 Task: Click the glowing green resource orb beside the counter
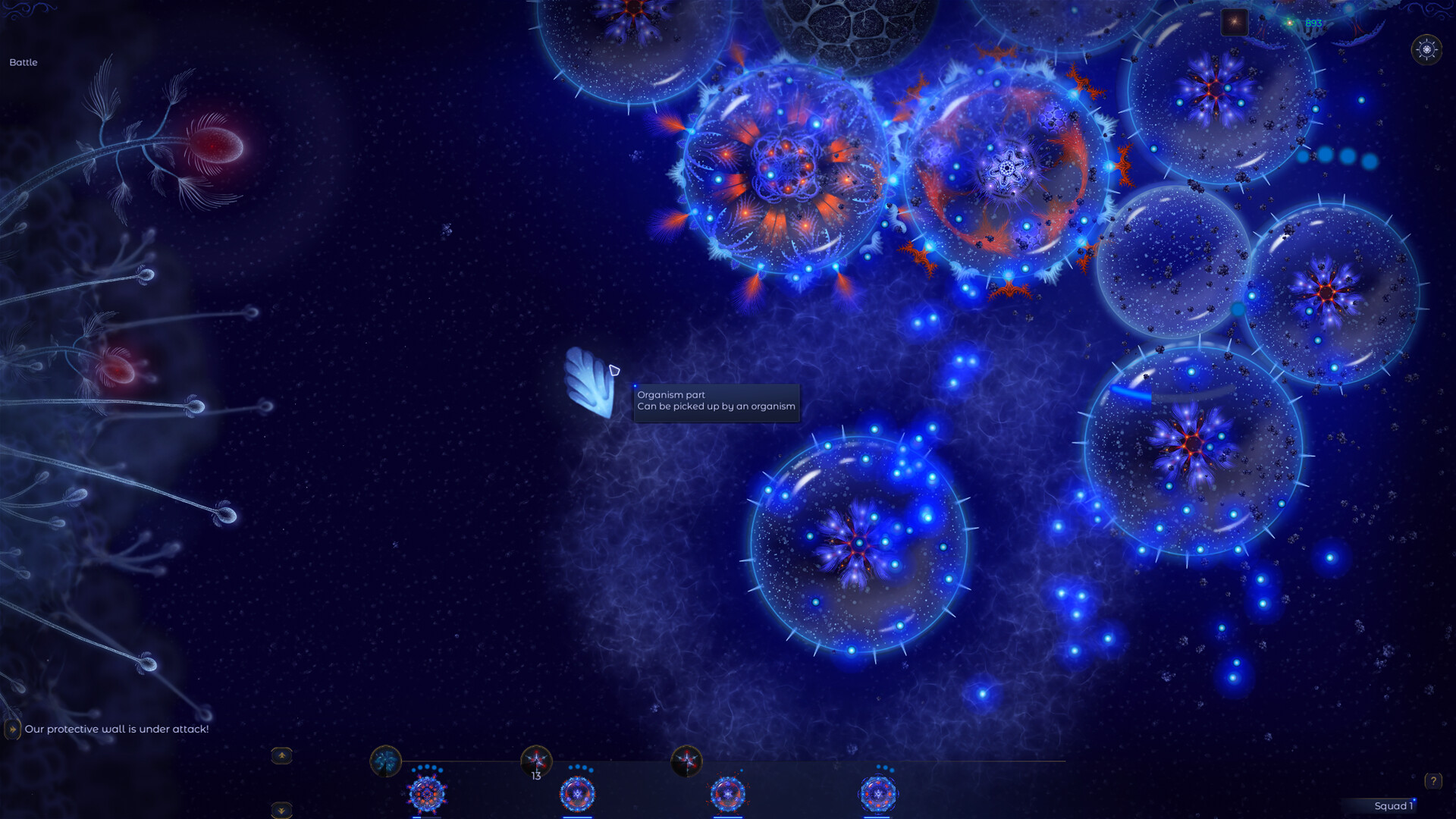[x=1289, y=23]
